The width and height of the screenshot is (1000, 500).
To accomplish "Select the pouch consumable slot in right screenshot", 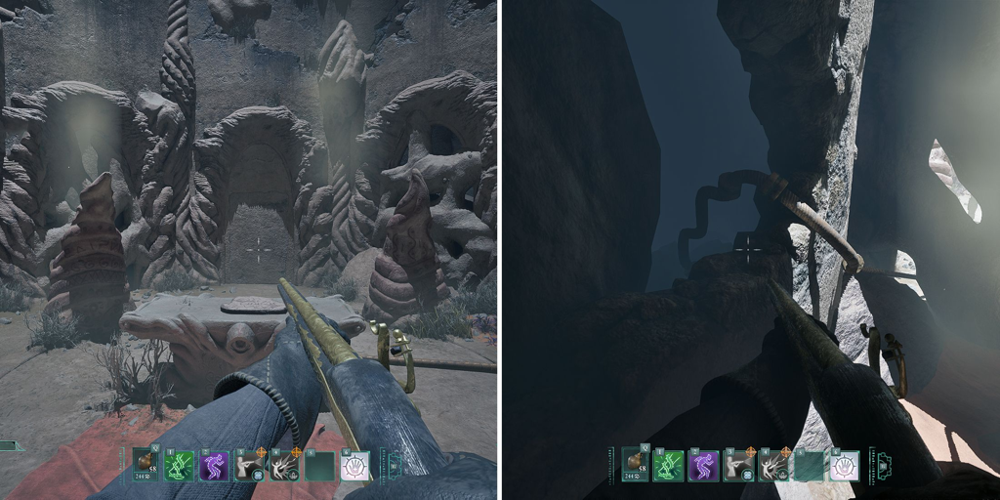I will [x=635, y=462].
